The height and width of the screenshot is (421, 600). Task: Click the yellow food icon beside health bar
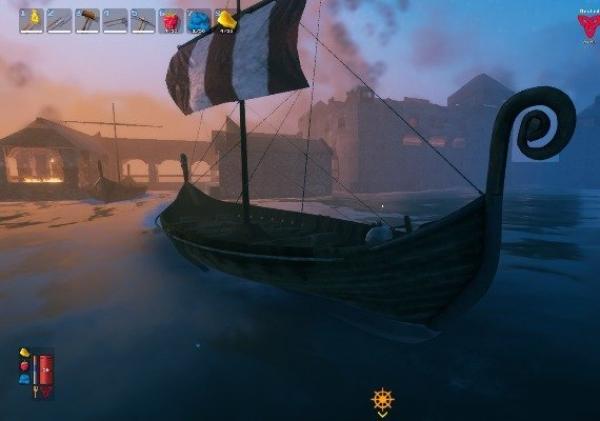(24, 353)
